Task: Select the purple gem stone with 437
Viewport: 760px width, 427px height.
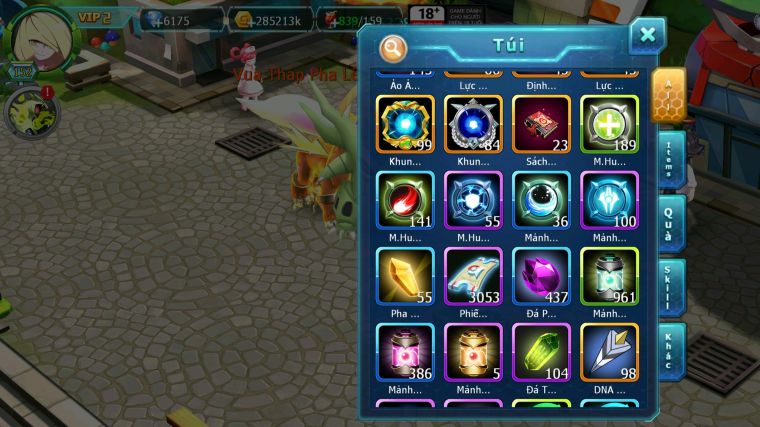Action: pos(541,276)
